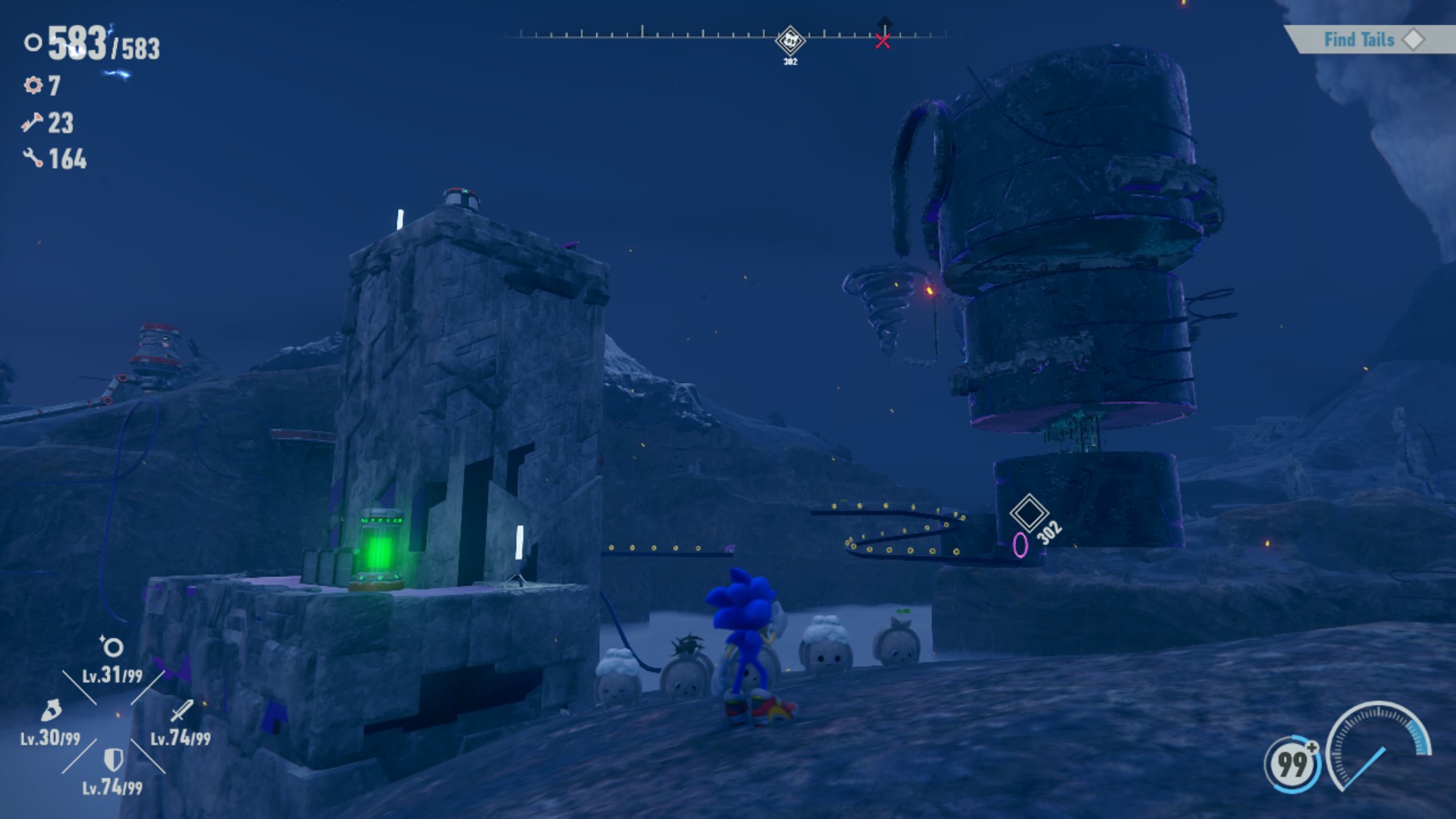
Task: Open the 302 waypoint icon on the compass
Action: pos(790,38)
